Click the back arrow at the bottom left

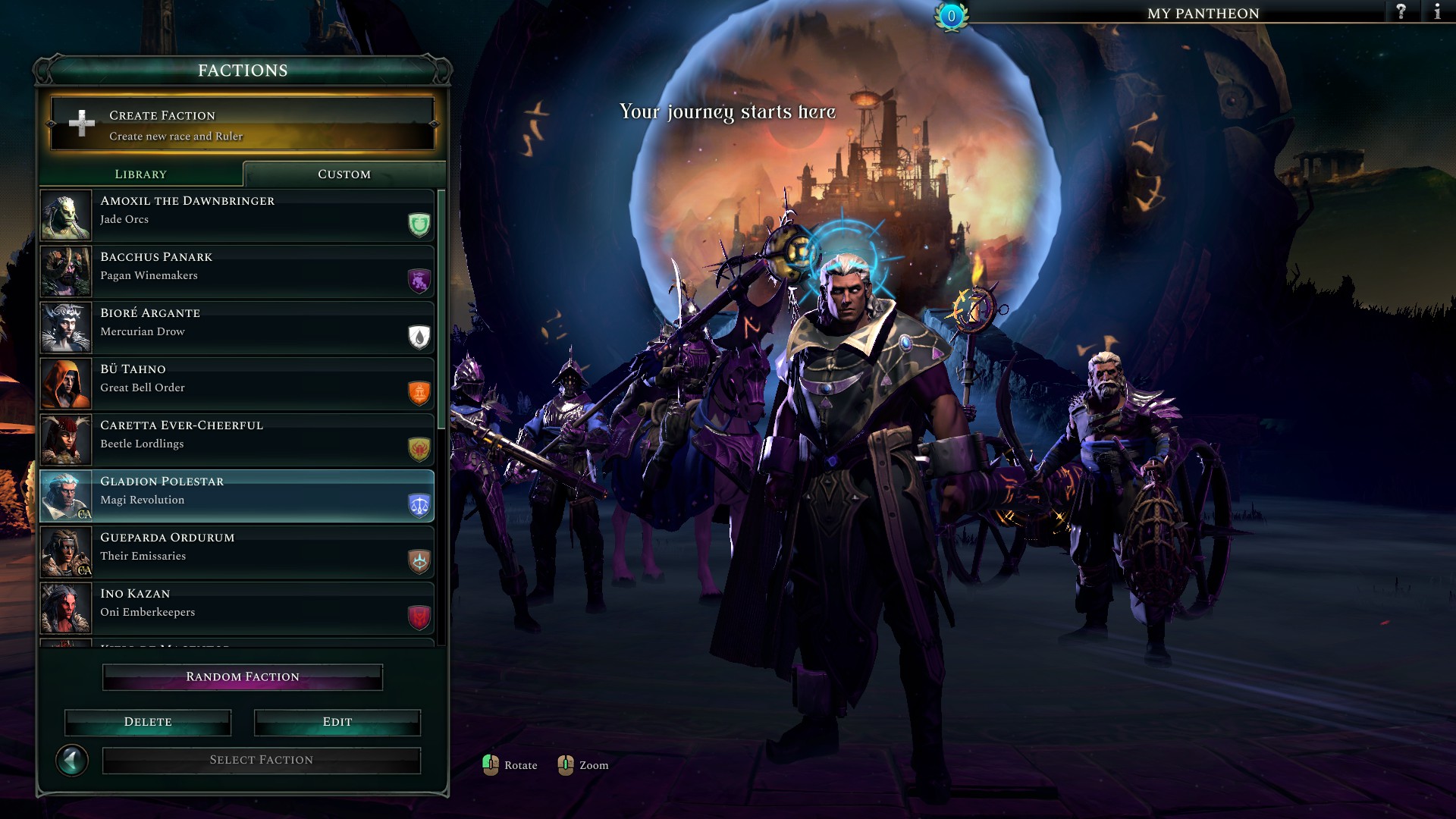pyautogui.click(x=74, y=759)
